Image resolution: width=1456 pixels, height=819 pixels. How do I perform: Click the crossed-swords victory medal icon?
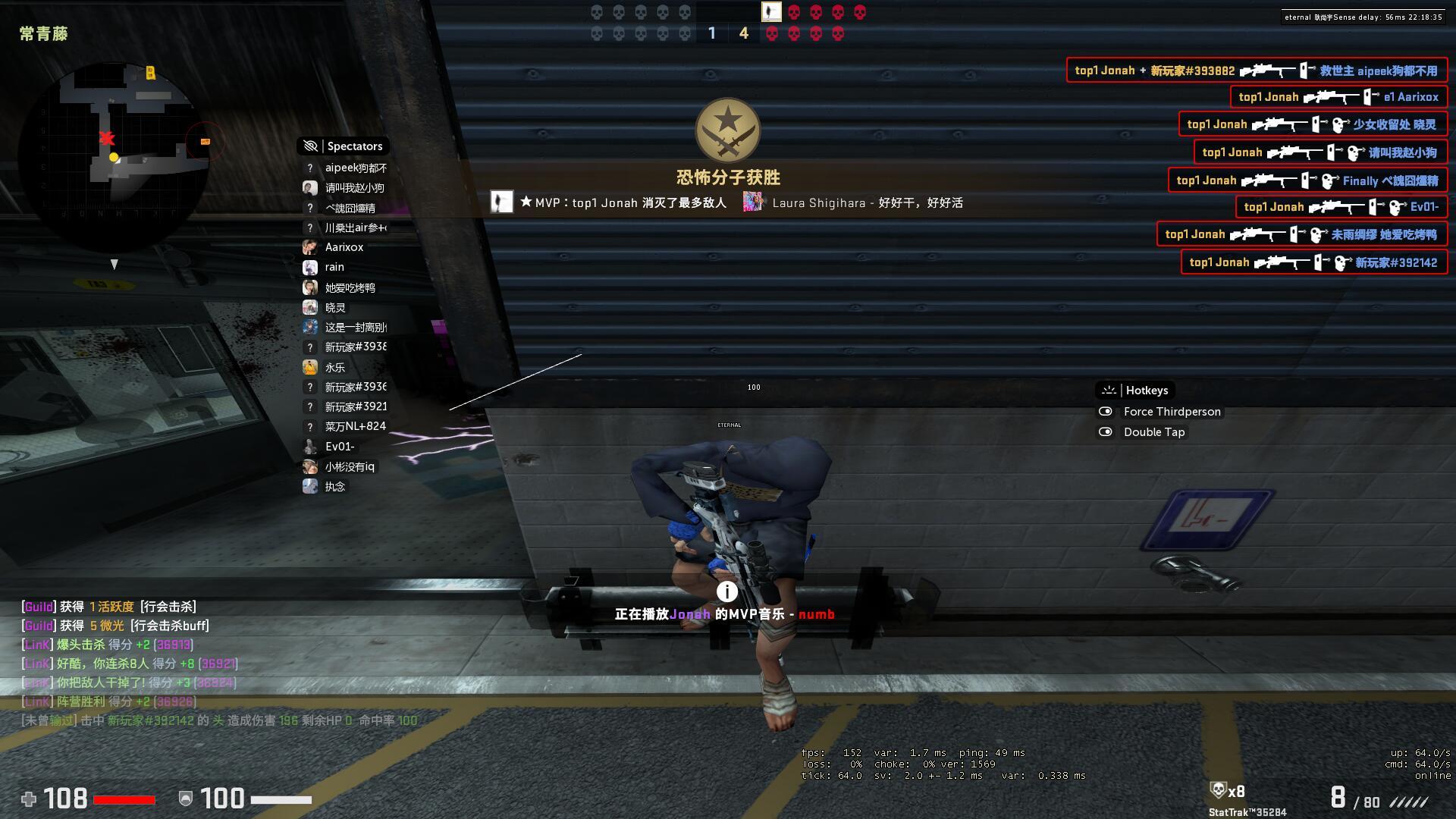(x=728, y=131)
